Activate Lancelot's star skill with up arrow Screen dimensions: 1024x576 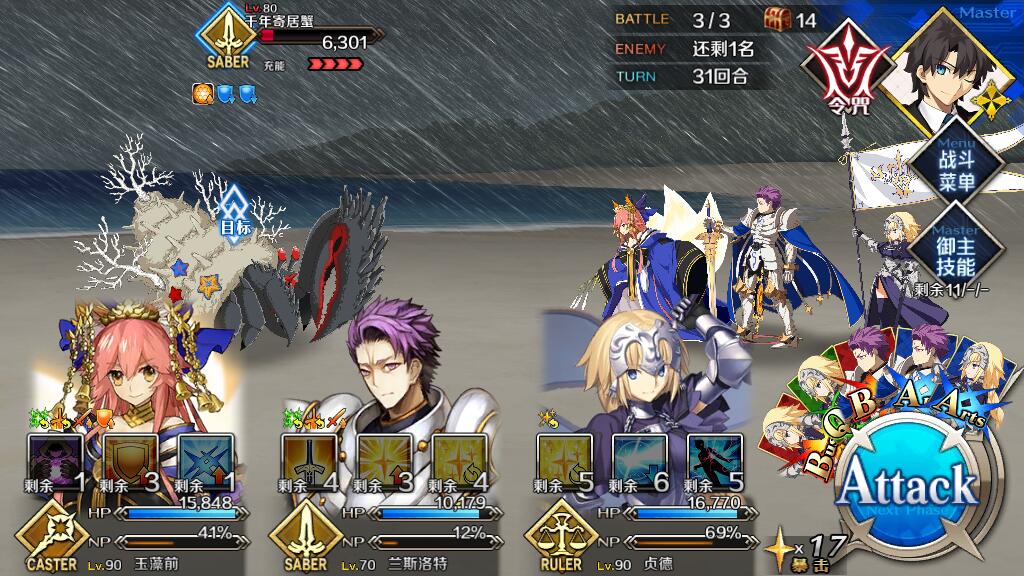(385, 460)
